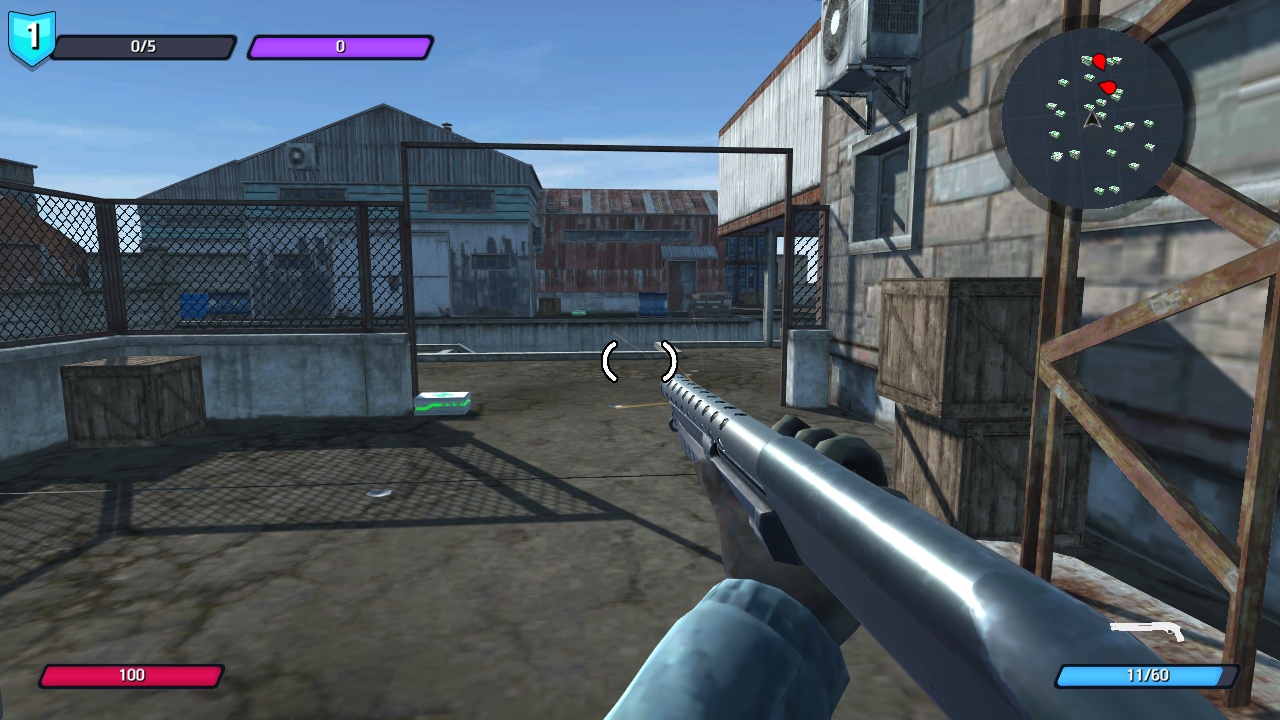Click the red balloon marker on the minimap

pos(1108,87)
